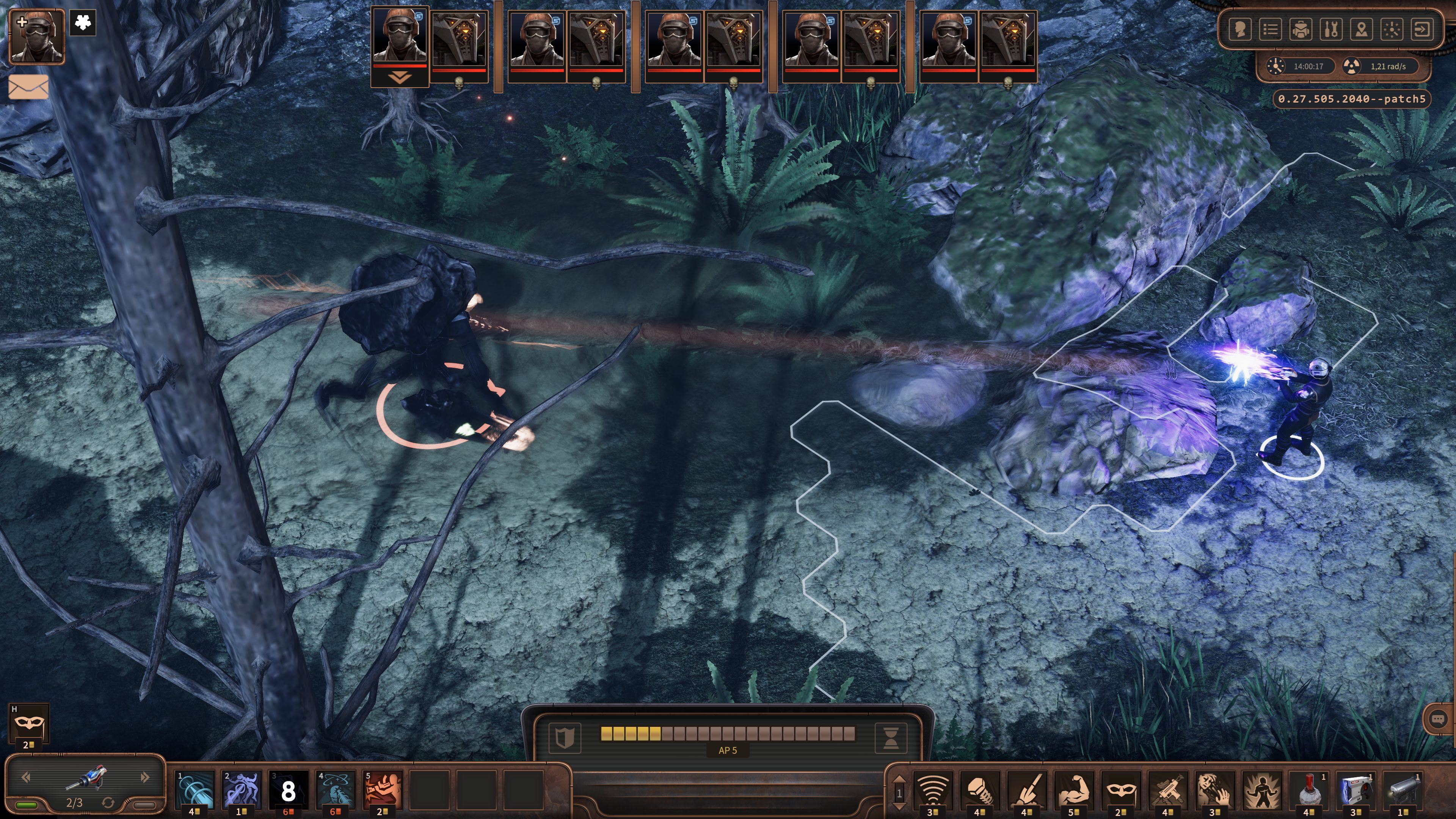Select the red-capped grenade item slot
The width and height of the screenshot is (1456, 819).
coord(1309,790)
